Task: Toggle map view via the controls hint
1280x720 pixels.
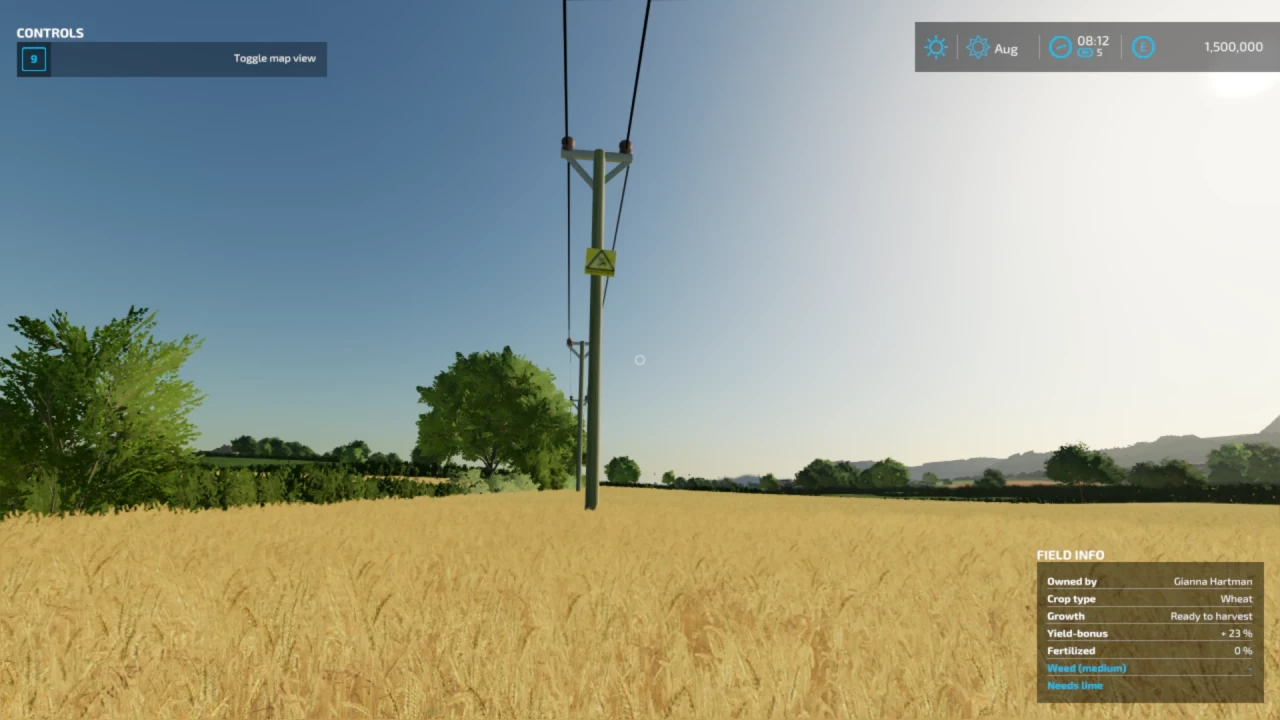Action: coord(274,58)
